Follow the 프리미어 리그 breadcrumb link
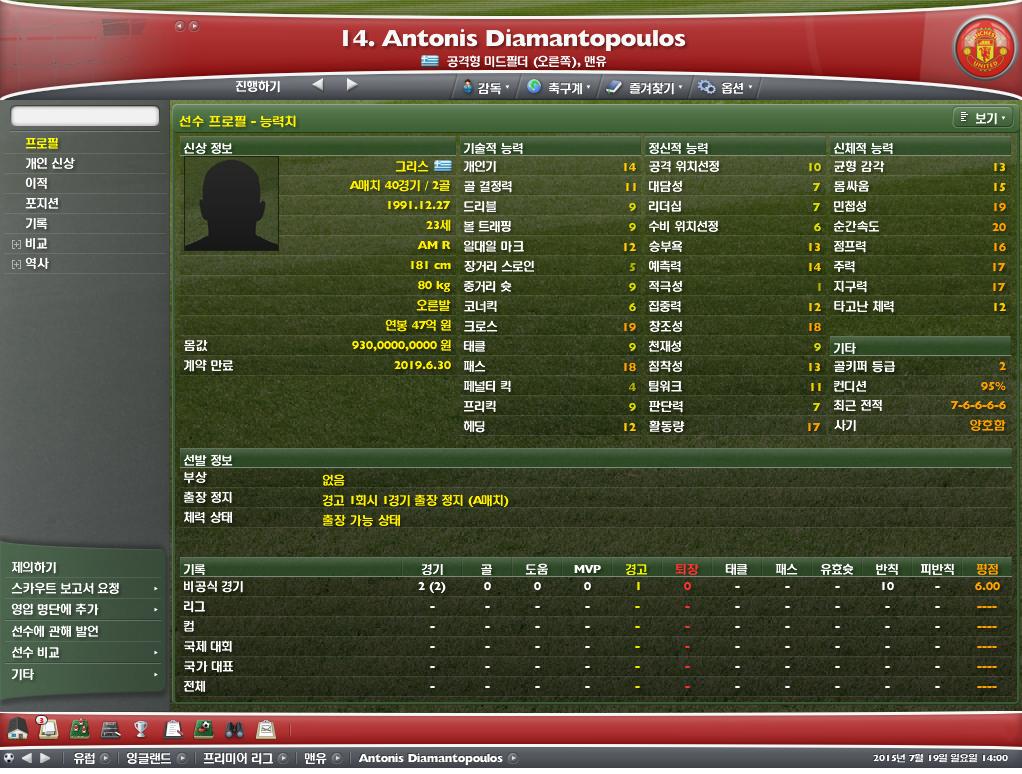This screenshot has height=774, width=1022. 237,758
